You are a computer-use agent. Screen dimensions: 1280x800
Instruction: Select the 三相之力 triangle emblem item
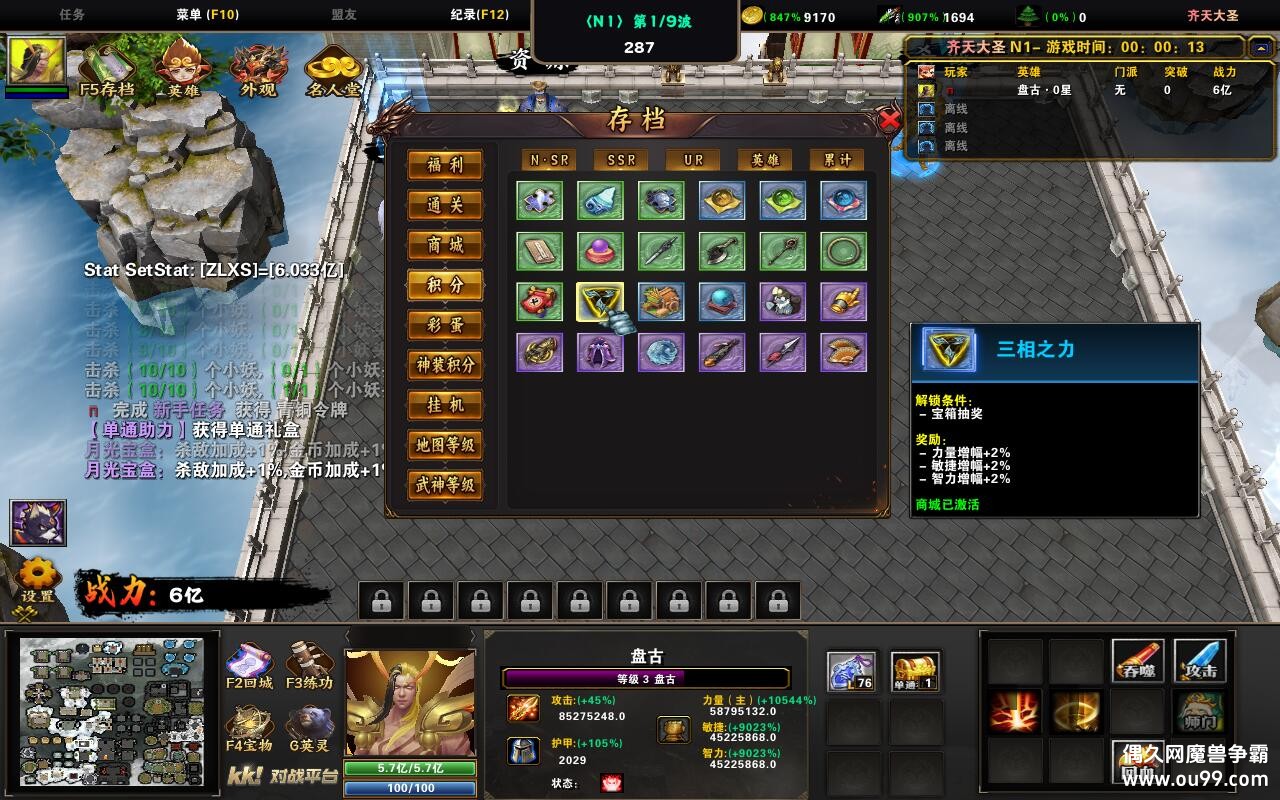coord(600,301)
